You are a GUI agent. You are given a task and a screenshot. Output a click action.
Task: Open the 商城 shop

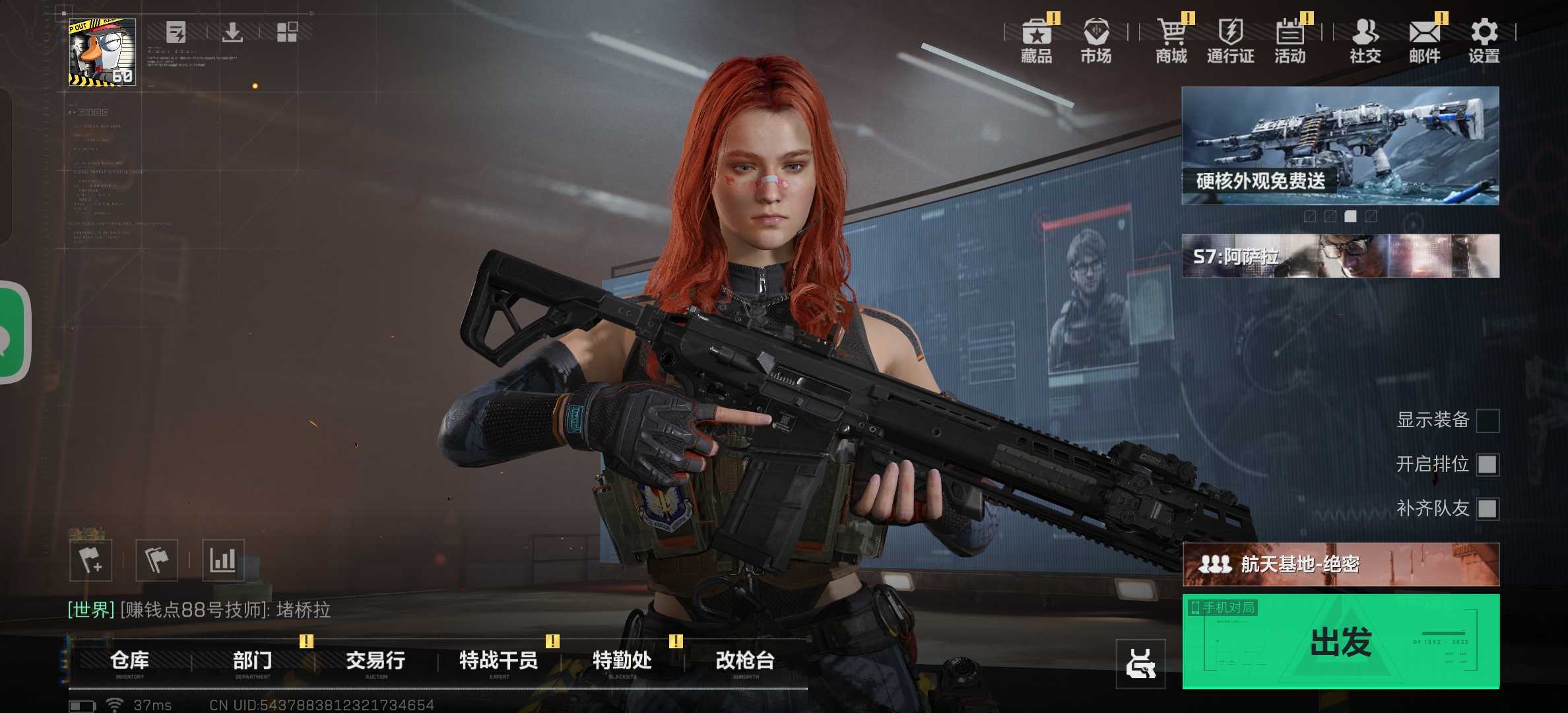point(1171,41)
